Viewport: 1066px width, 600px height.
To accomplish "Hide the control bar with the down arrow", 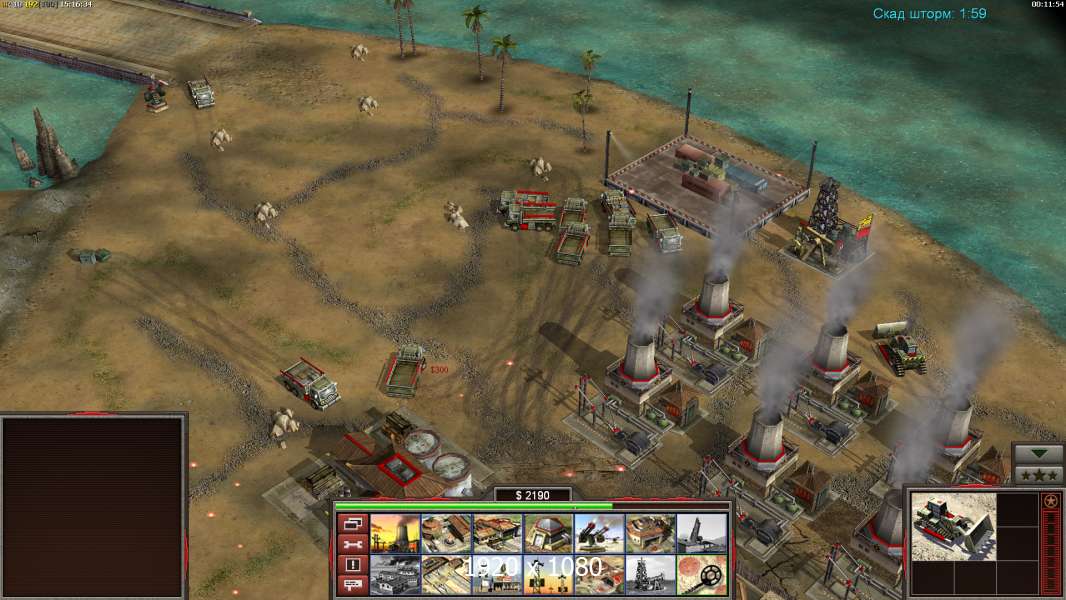I will [x=1038, y=453].
